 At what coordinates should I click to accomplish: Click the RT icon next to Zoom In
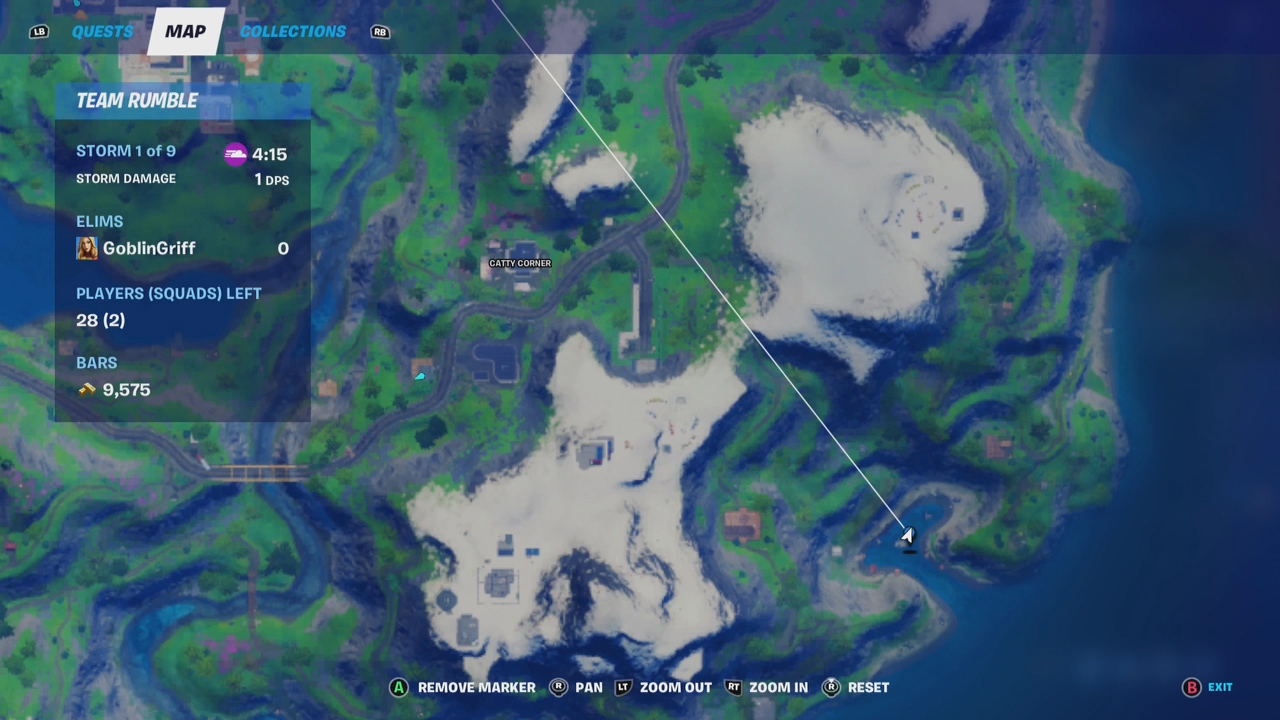pyautogui.click(x=733, y=687)
